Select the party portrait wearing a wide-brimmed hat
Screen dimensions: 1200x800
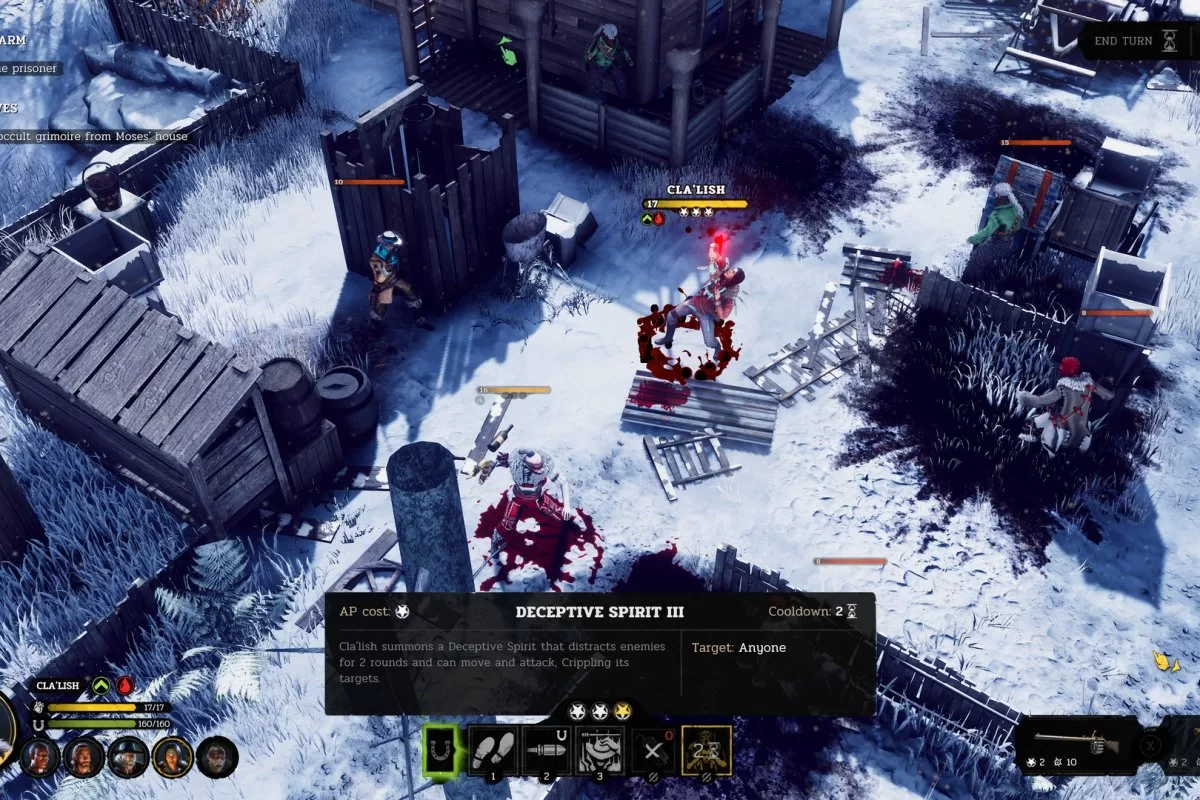coord(128,757)
